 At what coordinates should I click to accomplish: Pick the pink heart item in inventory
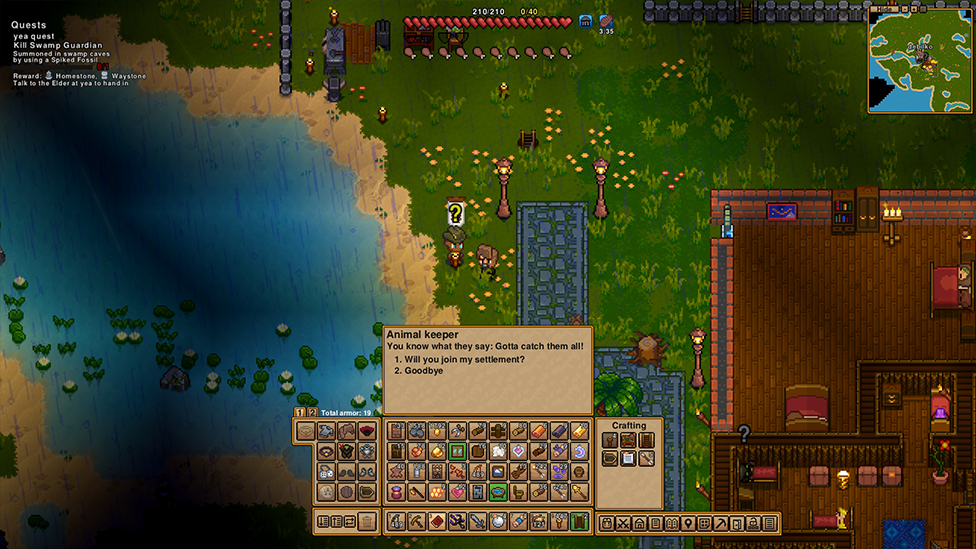pyautogui.click(x=457, y=492)
